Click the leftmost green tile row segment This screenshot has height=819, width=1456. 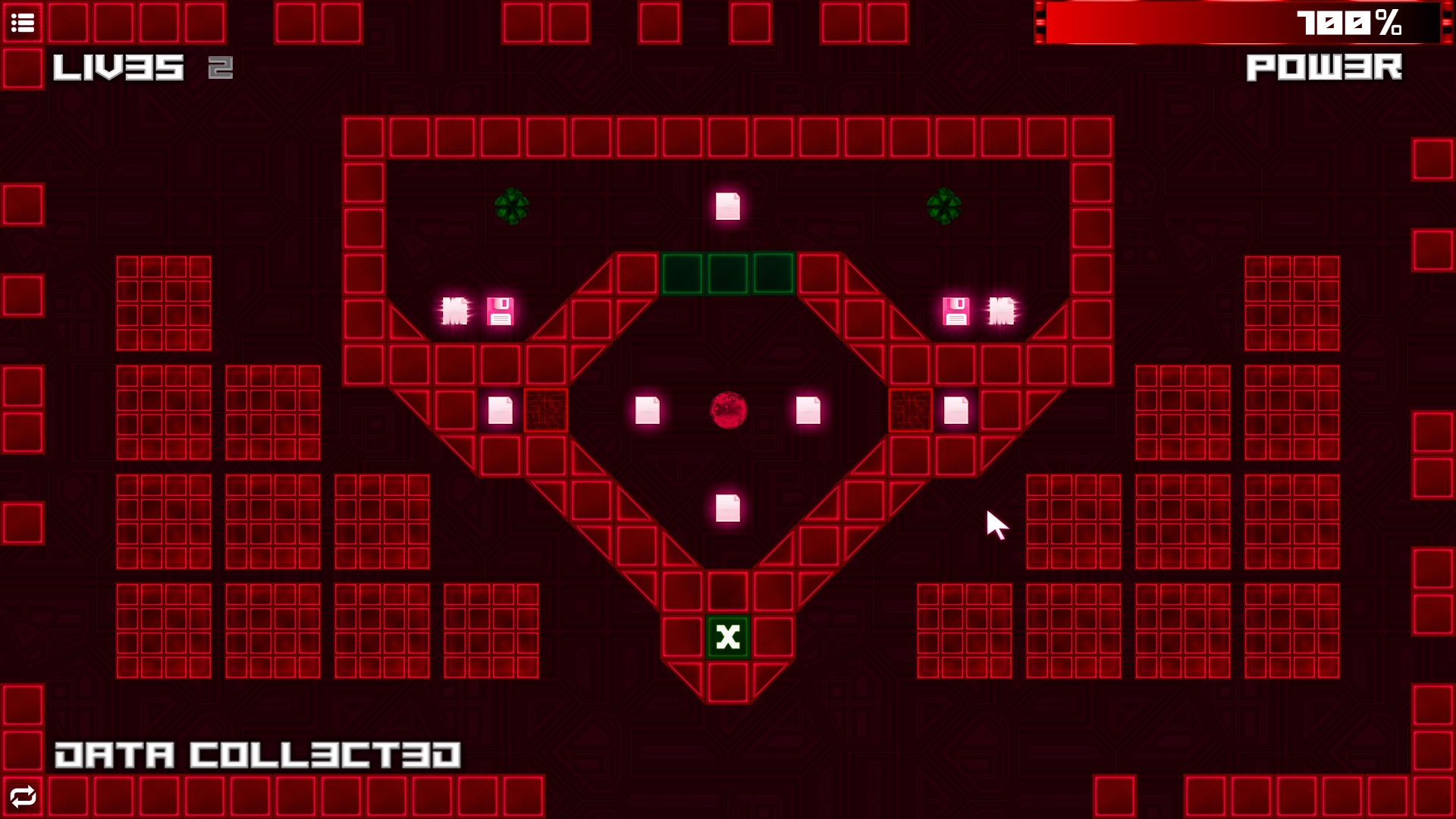coord(683,275)
